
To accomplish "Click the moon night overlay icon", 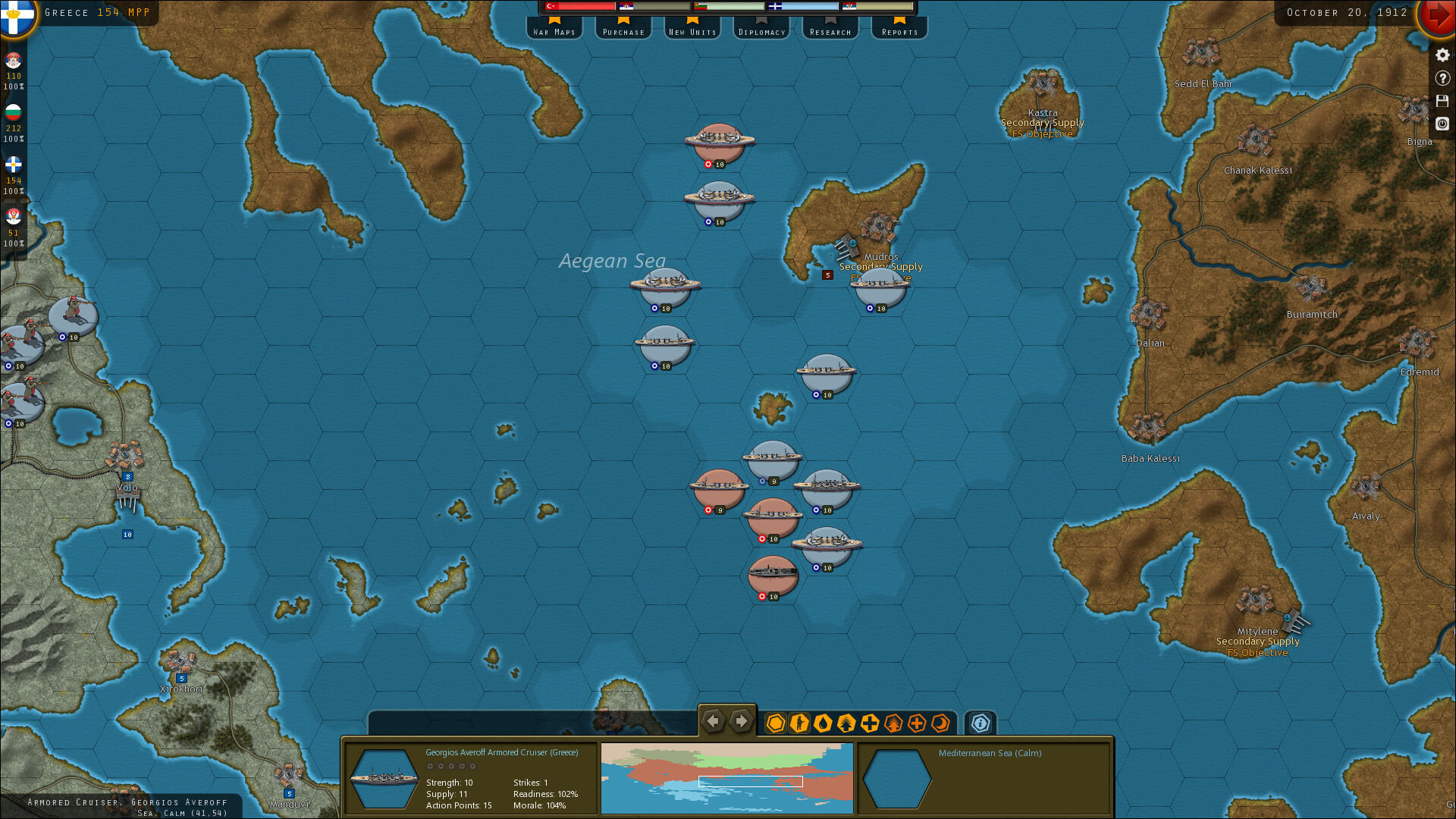I will point(940,723).
